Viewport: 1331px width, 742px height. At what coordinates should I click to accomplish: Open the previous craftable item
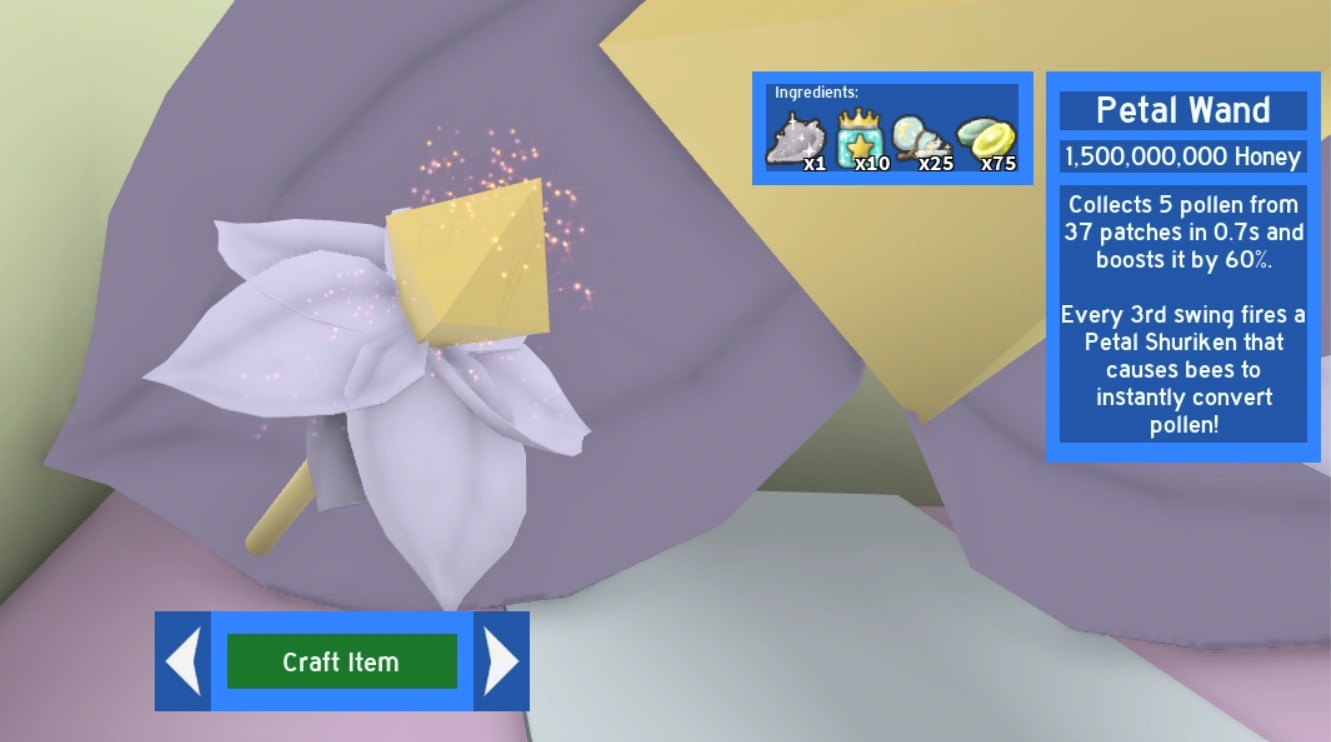click(x=182, y=660)
